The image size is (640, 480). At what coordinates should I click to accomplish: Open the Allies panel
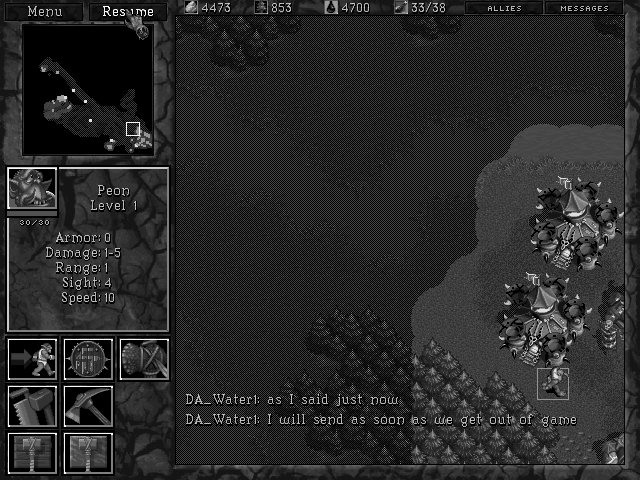[504, 8]
